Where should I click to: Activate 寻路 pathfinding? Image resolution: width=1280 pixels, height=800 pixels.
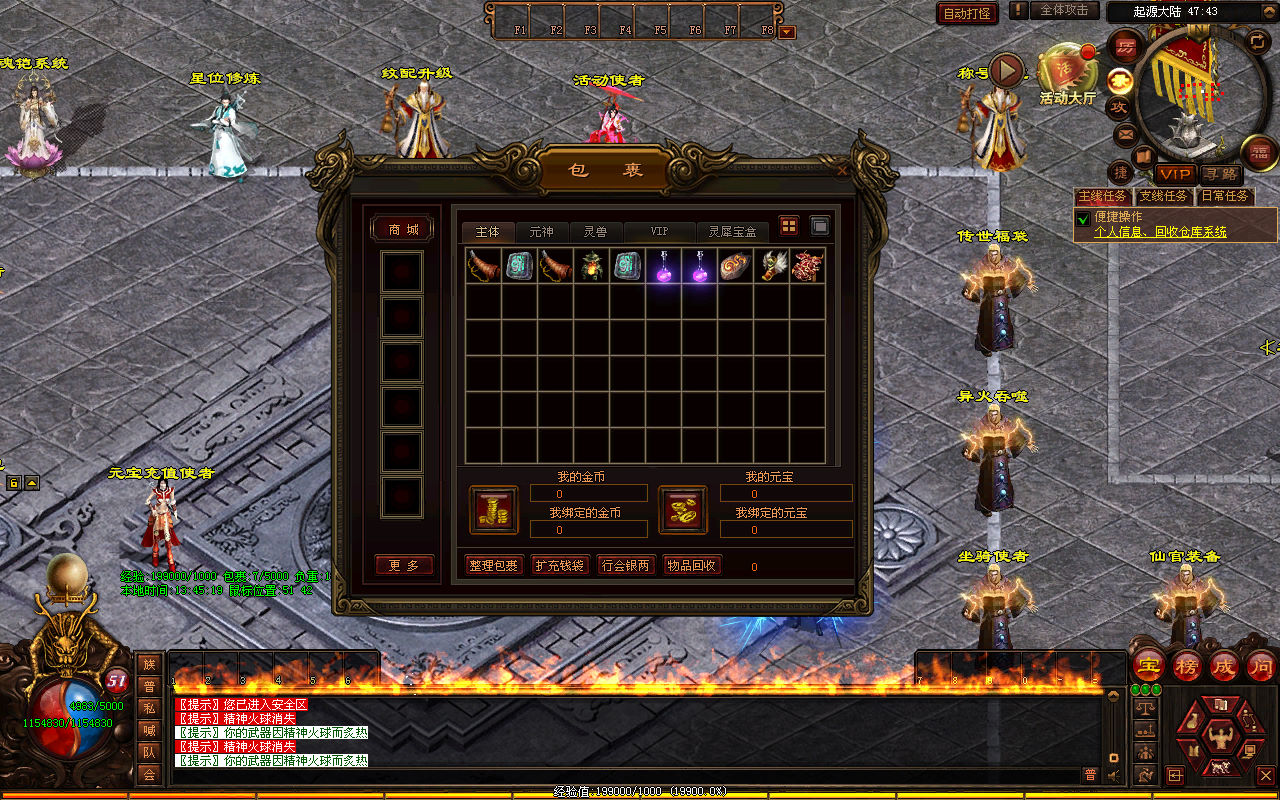(x=1218, y=175)
